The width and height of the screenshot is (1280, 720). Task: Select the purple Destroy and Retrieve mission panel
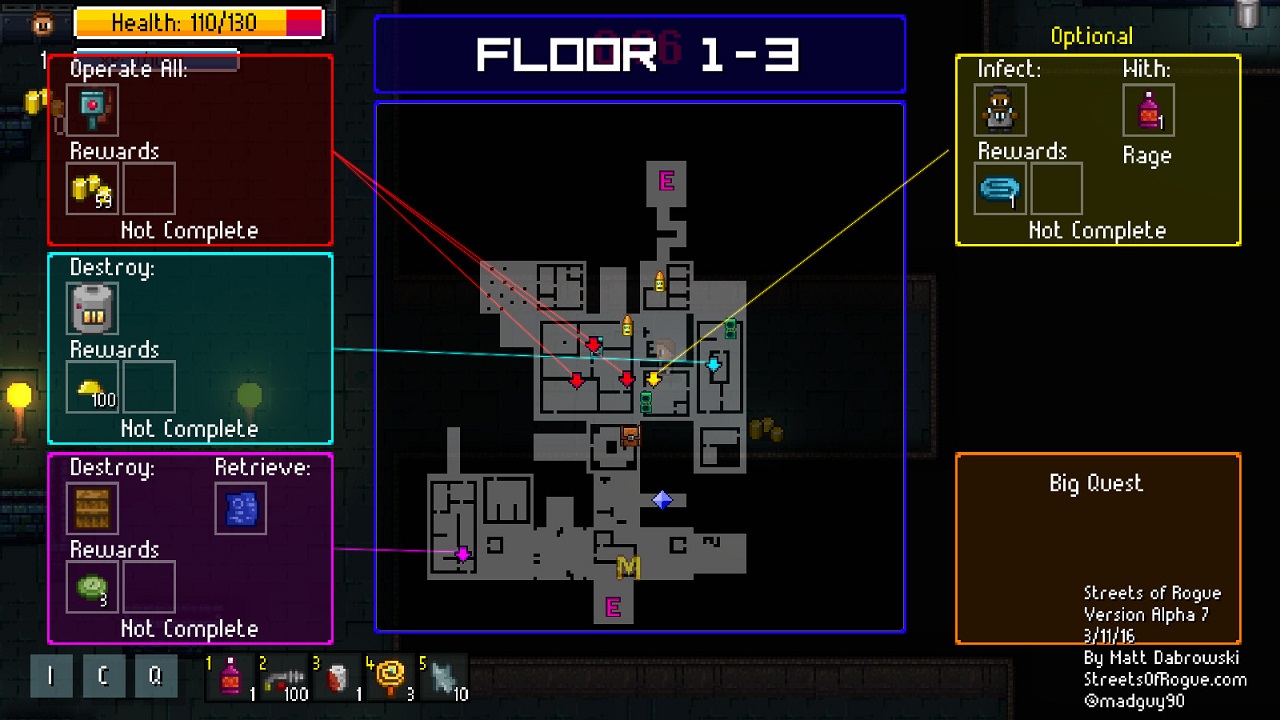click(190, 548)
